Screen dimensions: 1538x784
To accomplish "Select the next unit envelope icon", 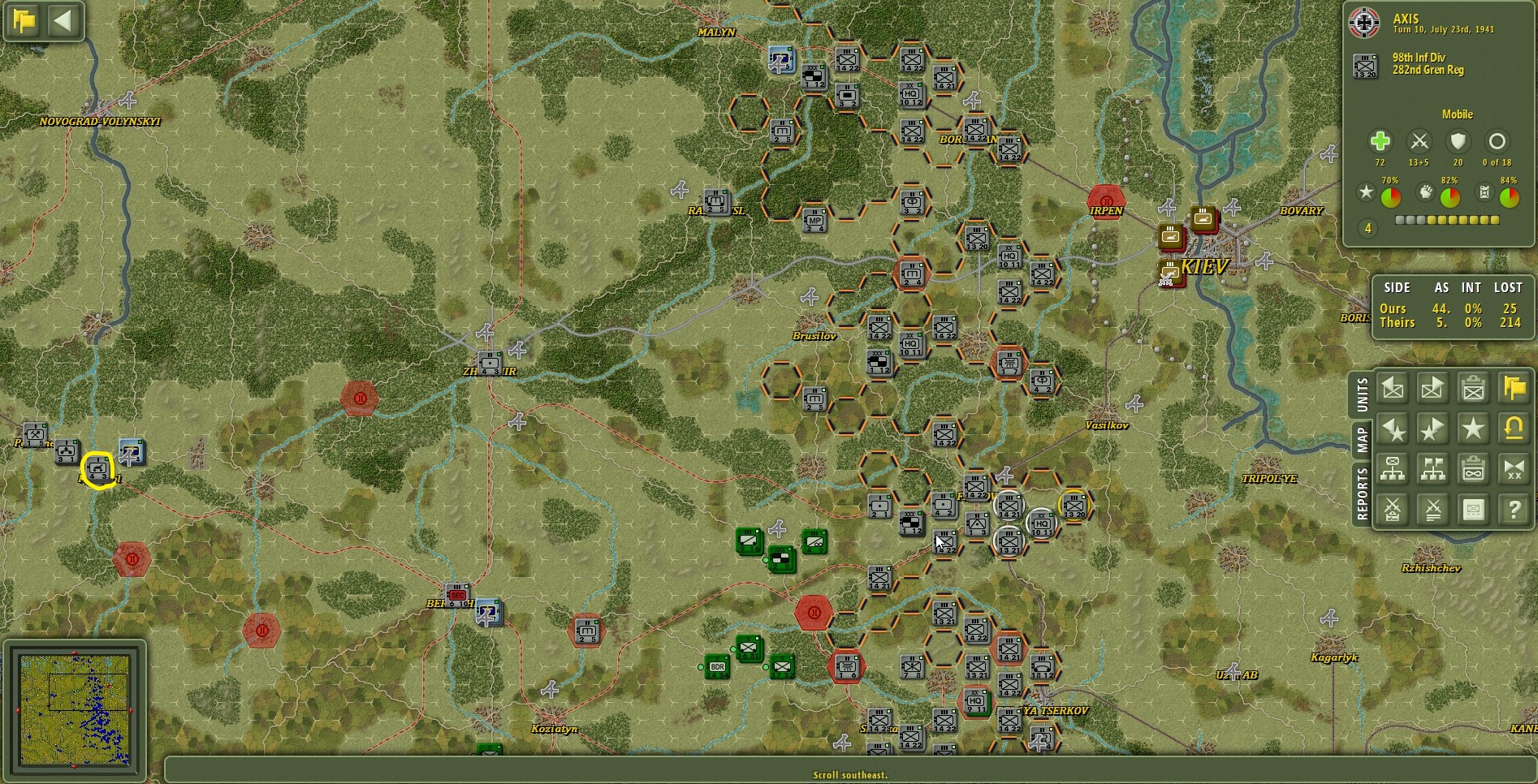I will coord(1432,389).
